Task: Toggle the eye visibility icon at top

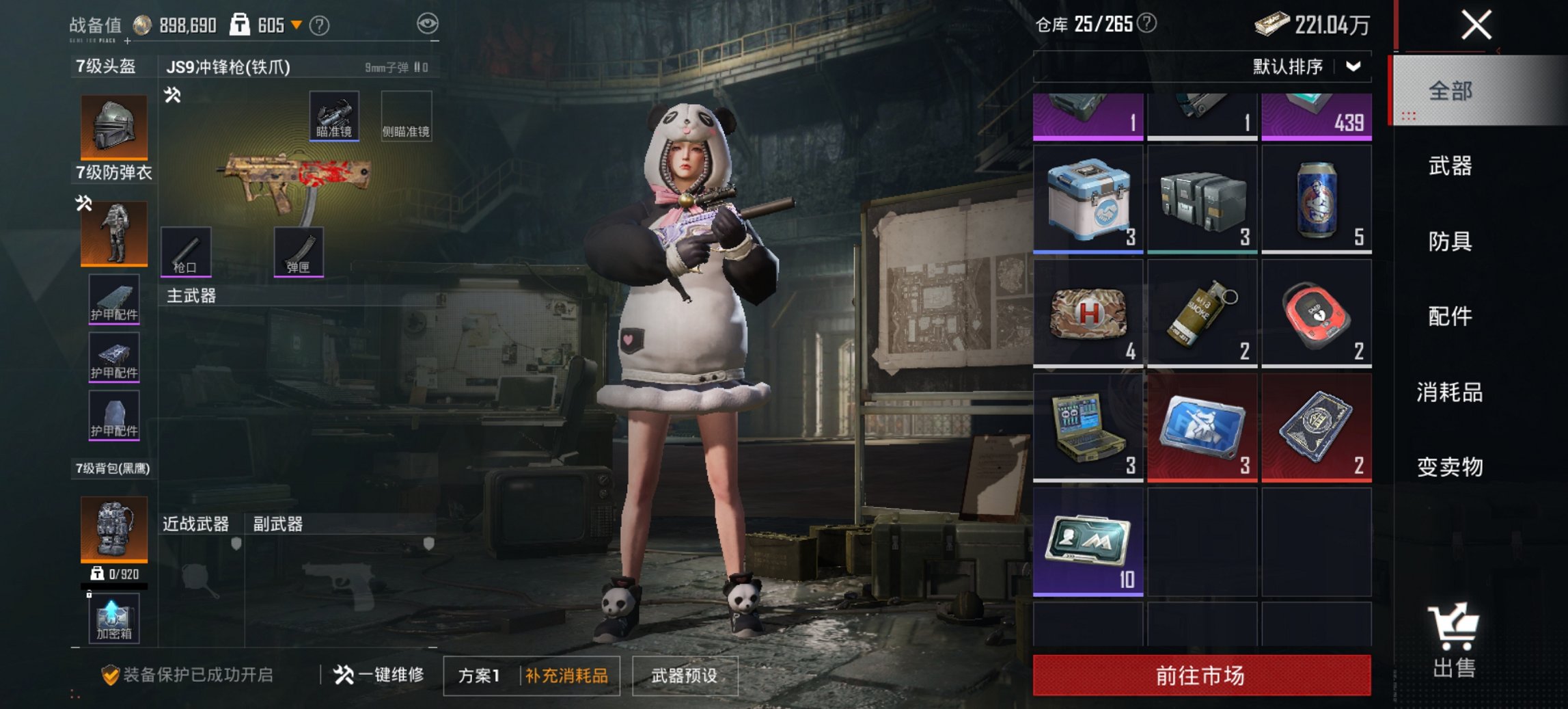Action: coord(427,23)
